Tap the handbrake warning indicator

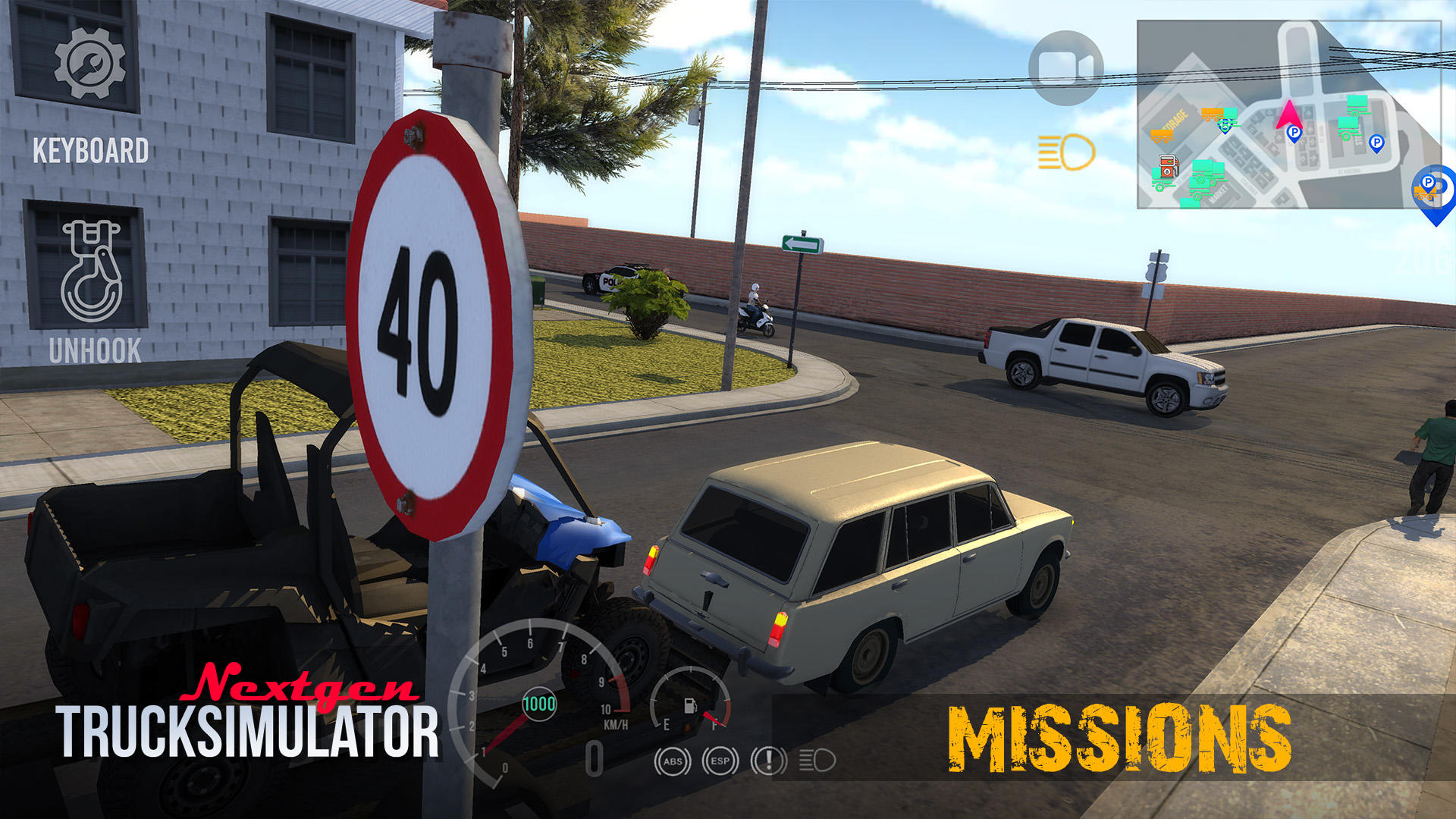click(x=768, y=761)
